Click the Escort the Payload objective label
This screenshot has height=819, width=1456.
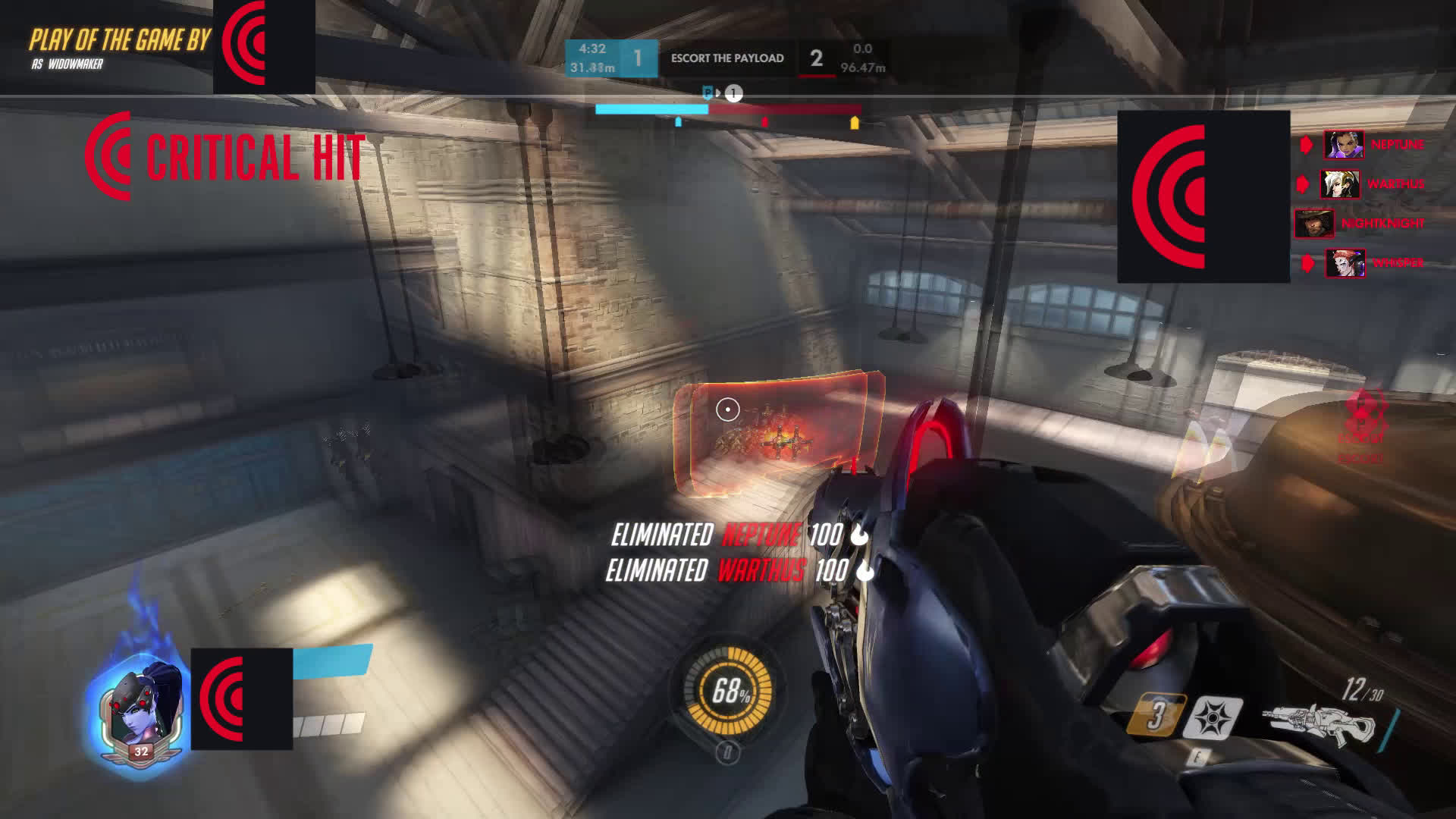tap(727, 58)
